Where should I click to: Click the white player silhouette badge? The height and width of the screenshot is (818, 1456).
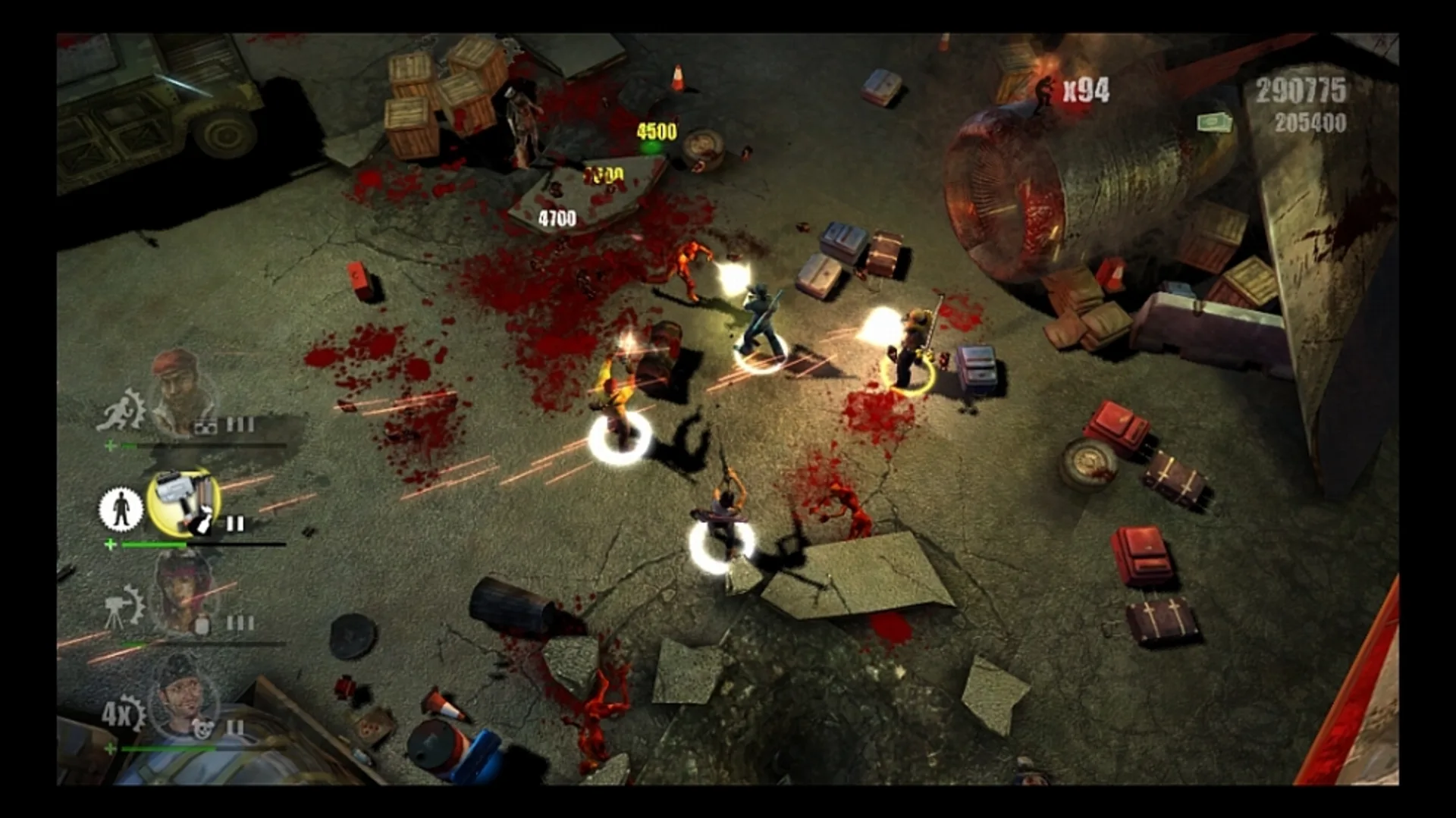pos(123,509)
